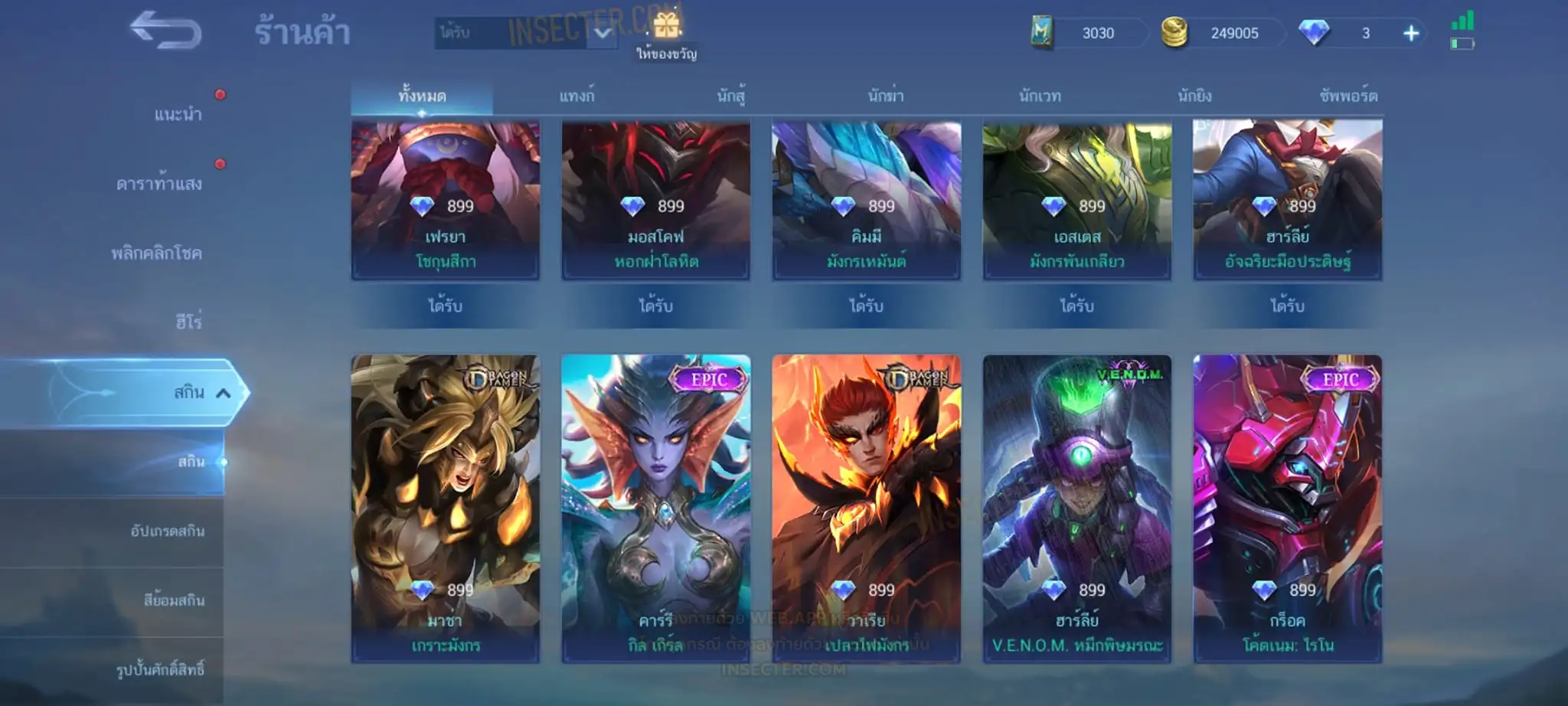Choose the นักยิง tab
The width and height of the screenshot is (1568, 706).
[1194, 96]
